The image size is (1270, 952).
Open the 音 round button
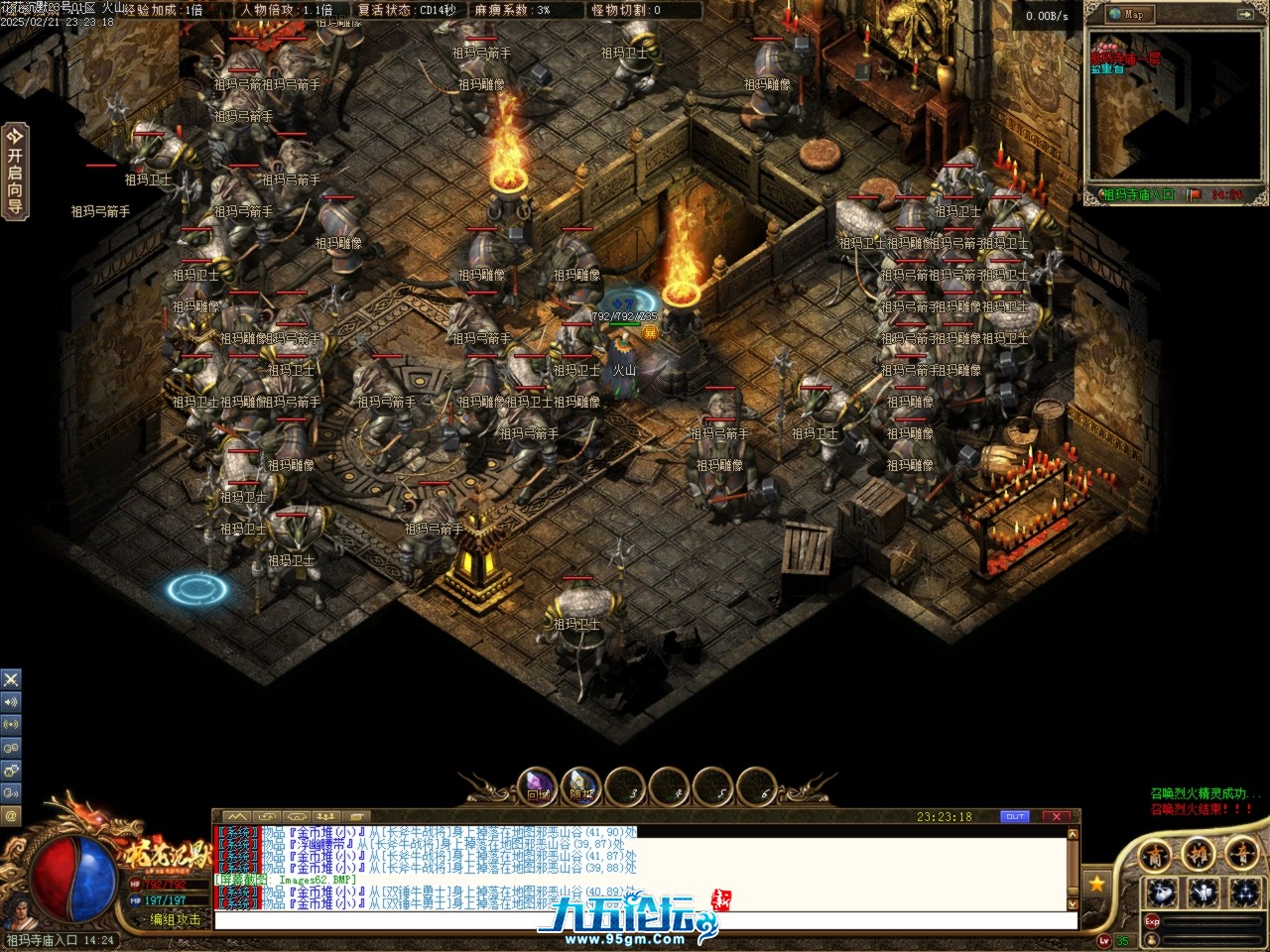(x=1241, y=855)
